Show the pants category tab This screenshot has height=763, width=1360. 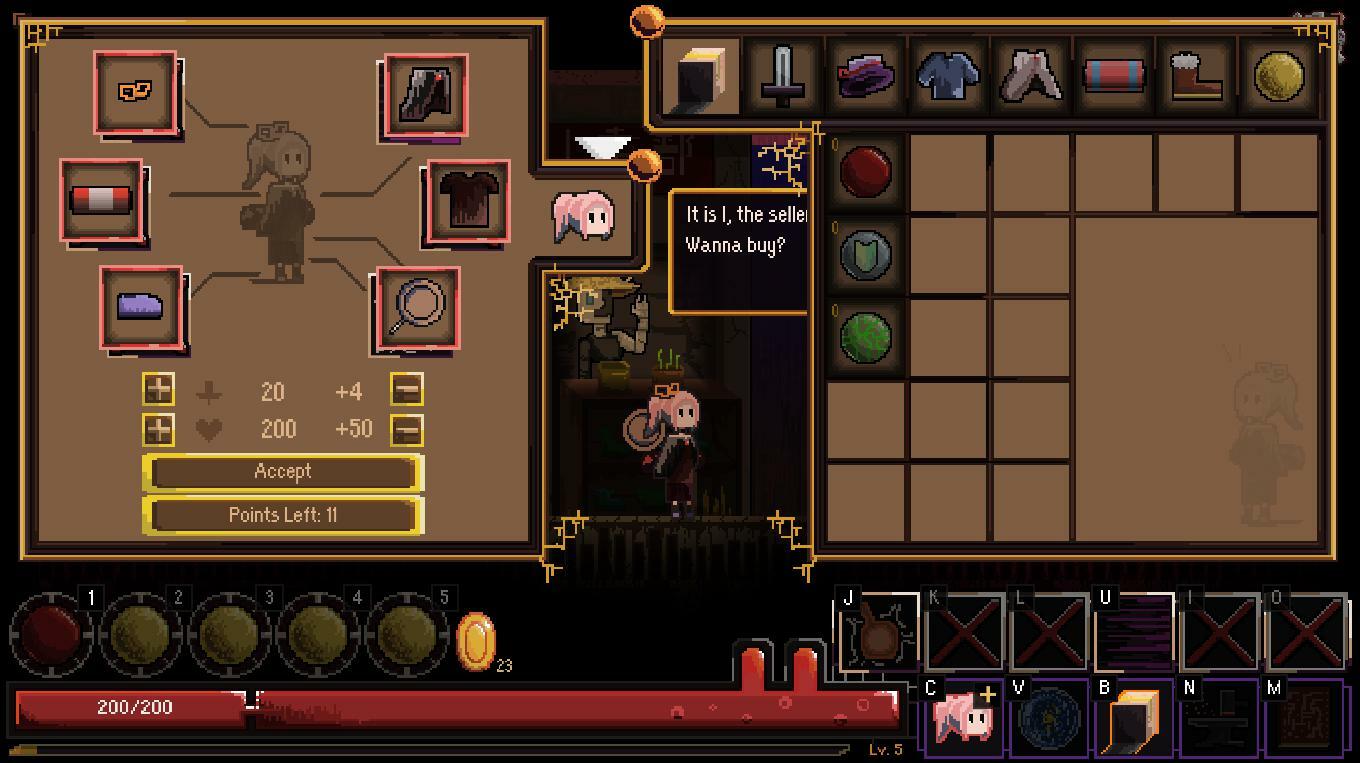click(x=1031, y=76)
